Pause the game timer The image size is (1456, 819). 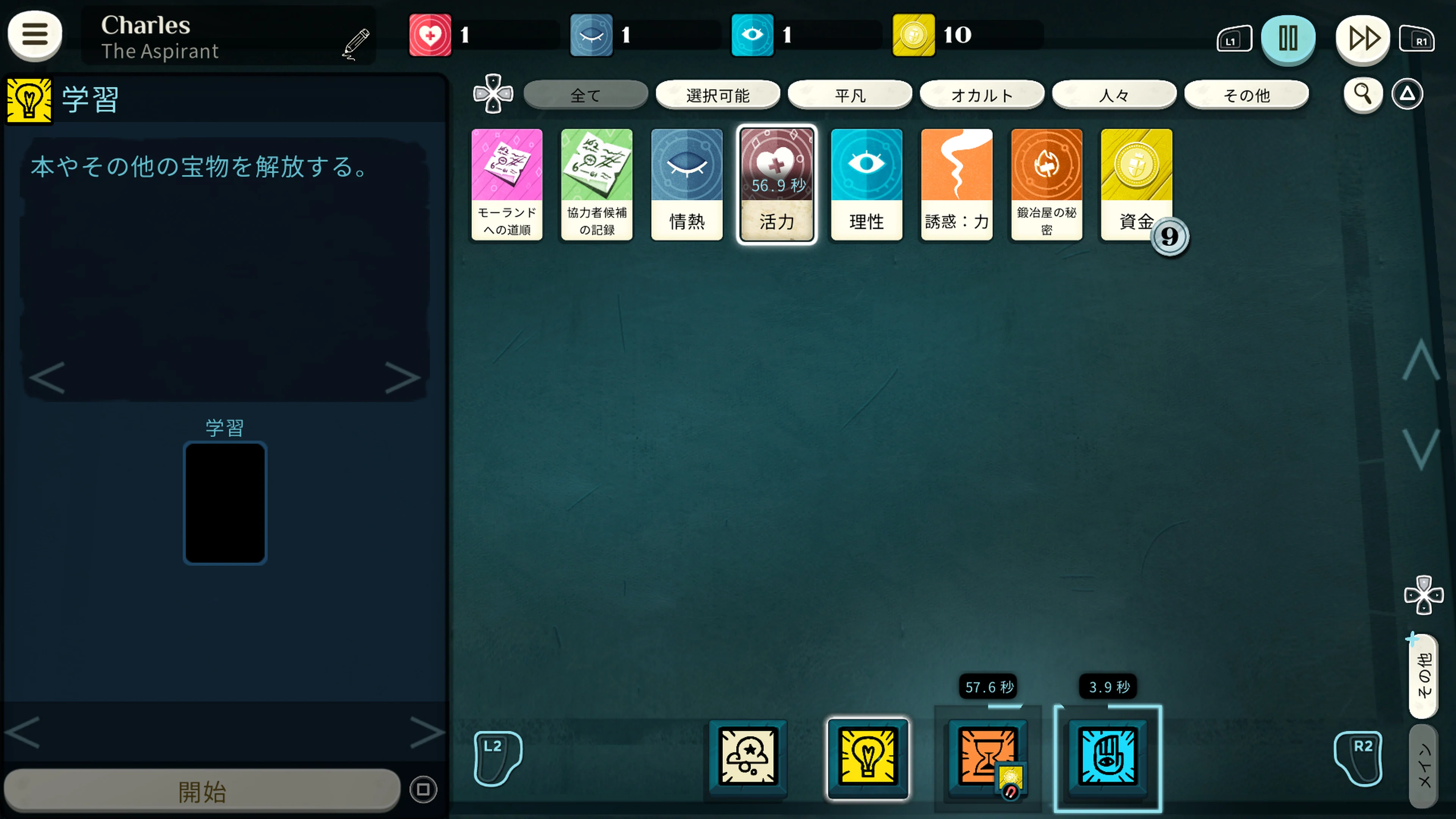pos(1288,38)
